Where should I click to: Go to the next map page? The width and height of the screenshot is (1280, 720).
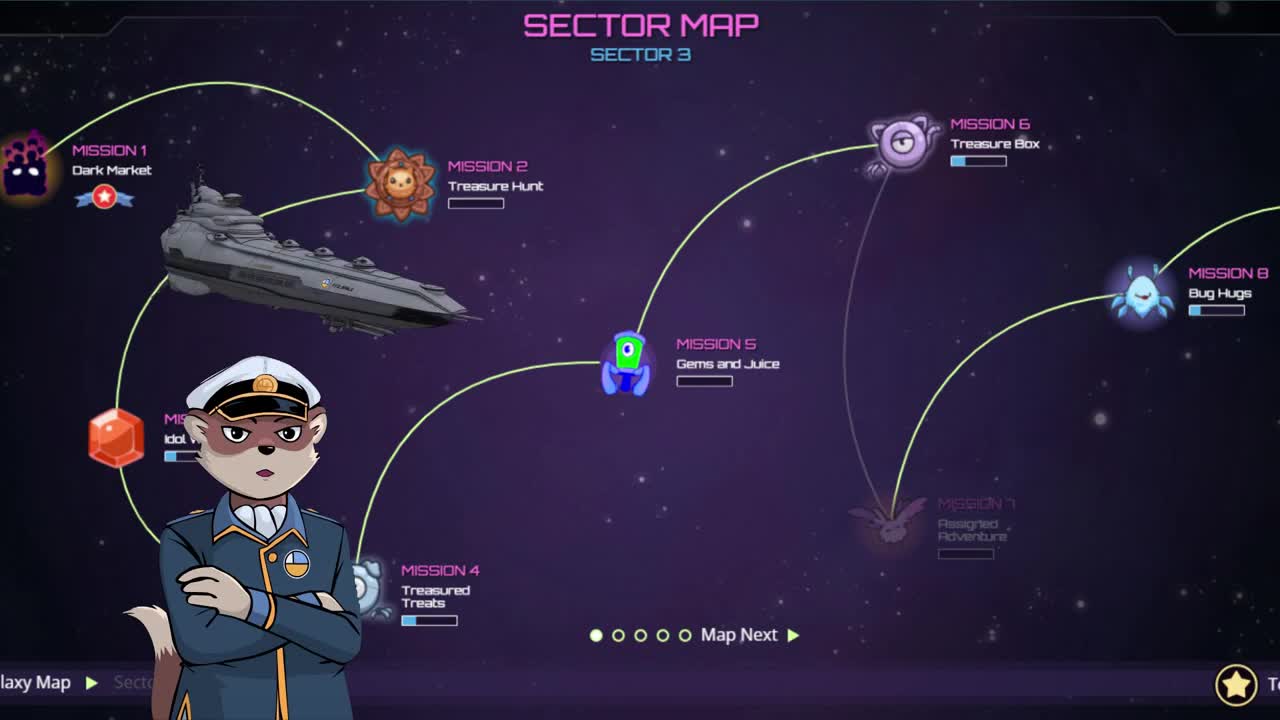[750, 635]
